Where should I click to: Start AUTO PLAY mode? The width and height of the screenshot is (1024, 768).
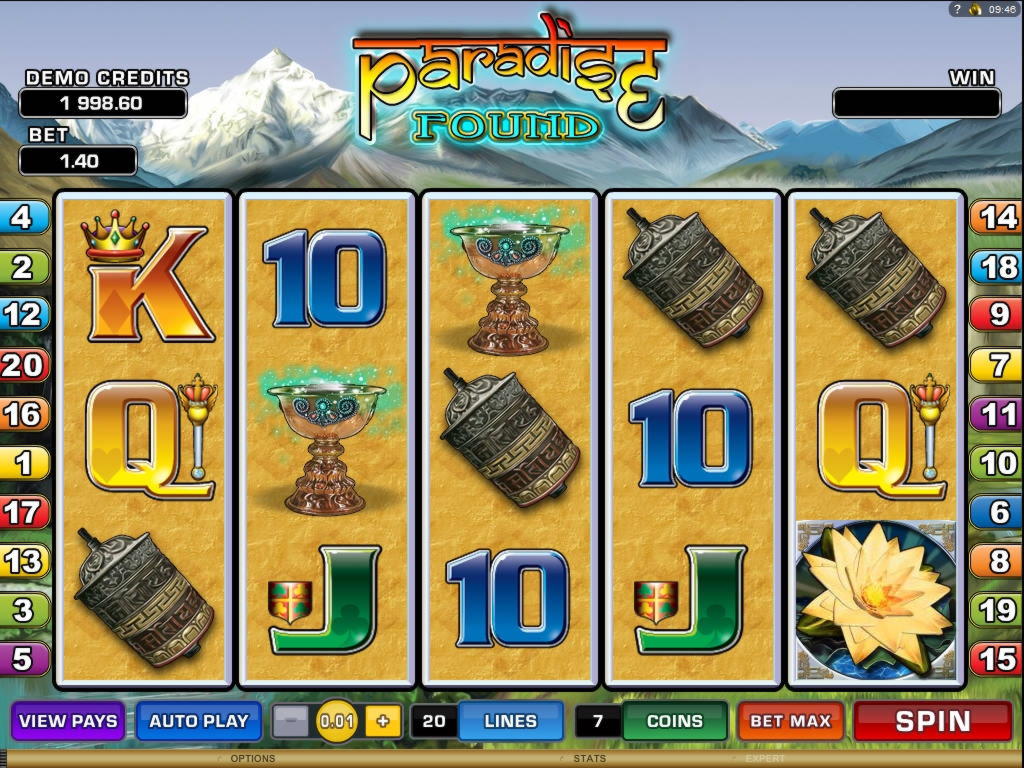pyautogui.click(x=198, y=721)
